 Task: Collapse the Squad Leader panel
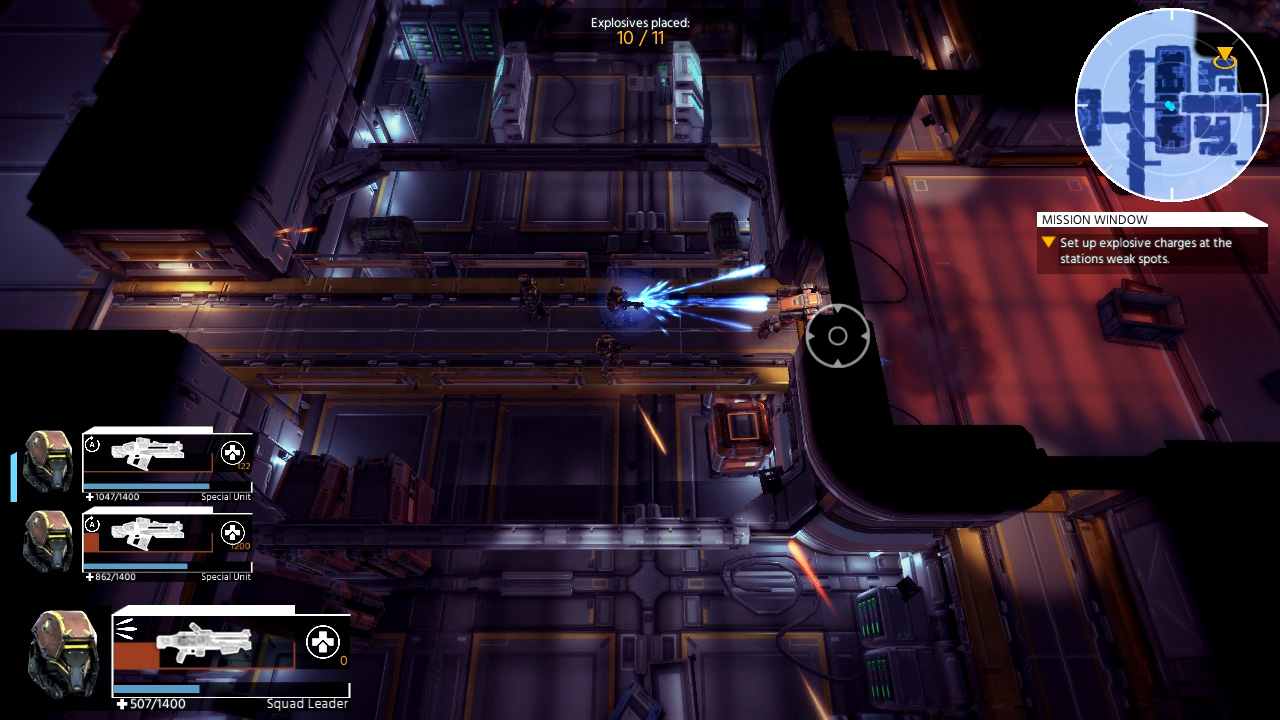click(200, 609)
